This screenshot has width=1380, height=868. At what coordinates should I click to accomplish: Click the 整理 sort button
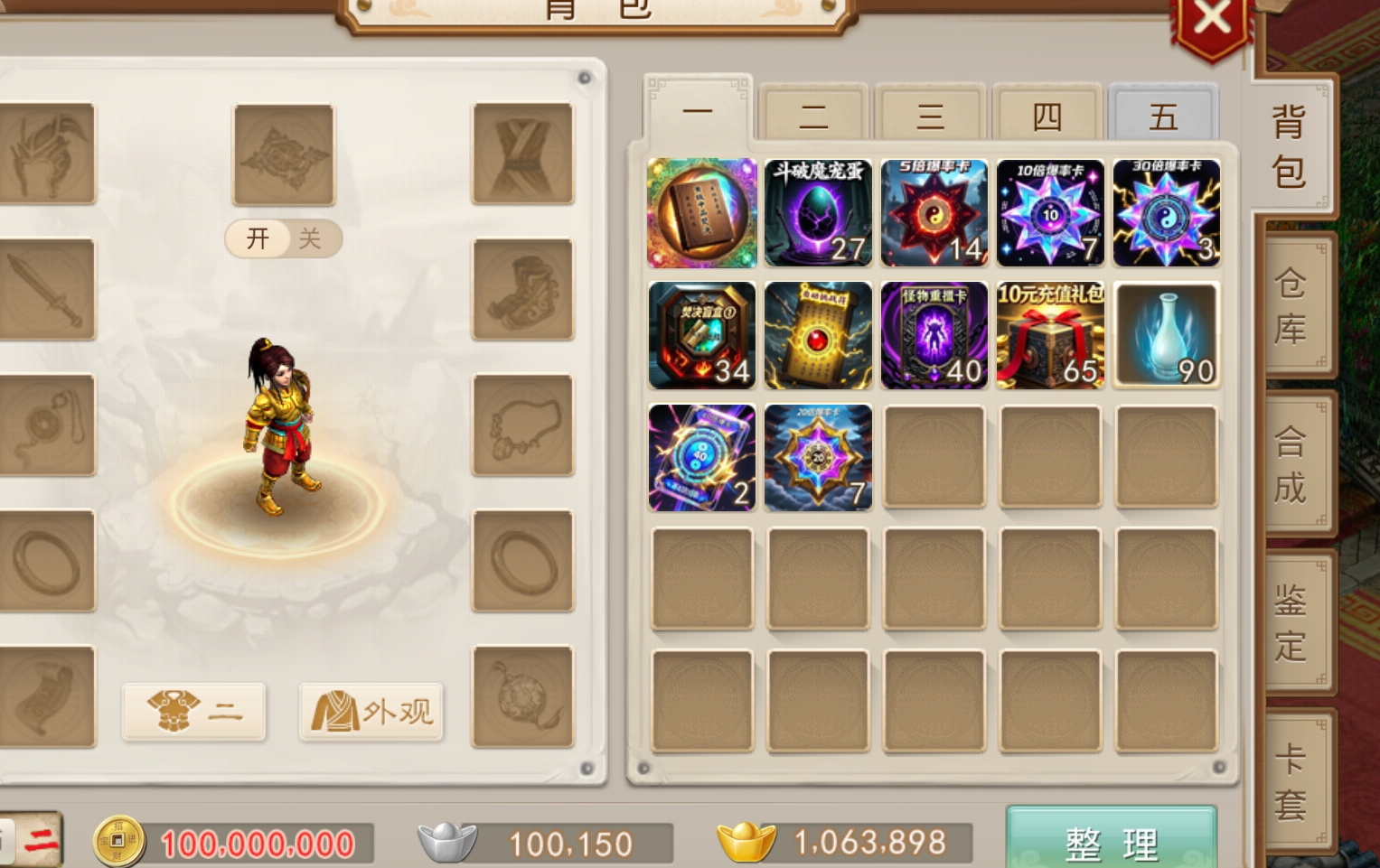point(1111,842)
